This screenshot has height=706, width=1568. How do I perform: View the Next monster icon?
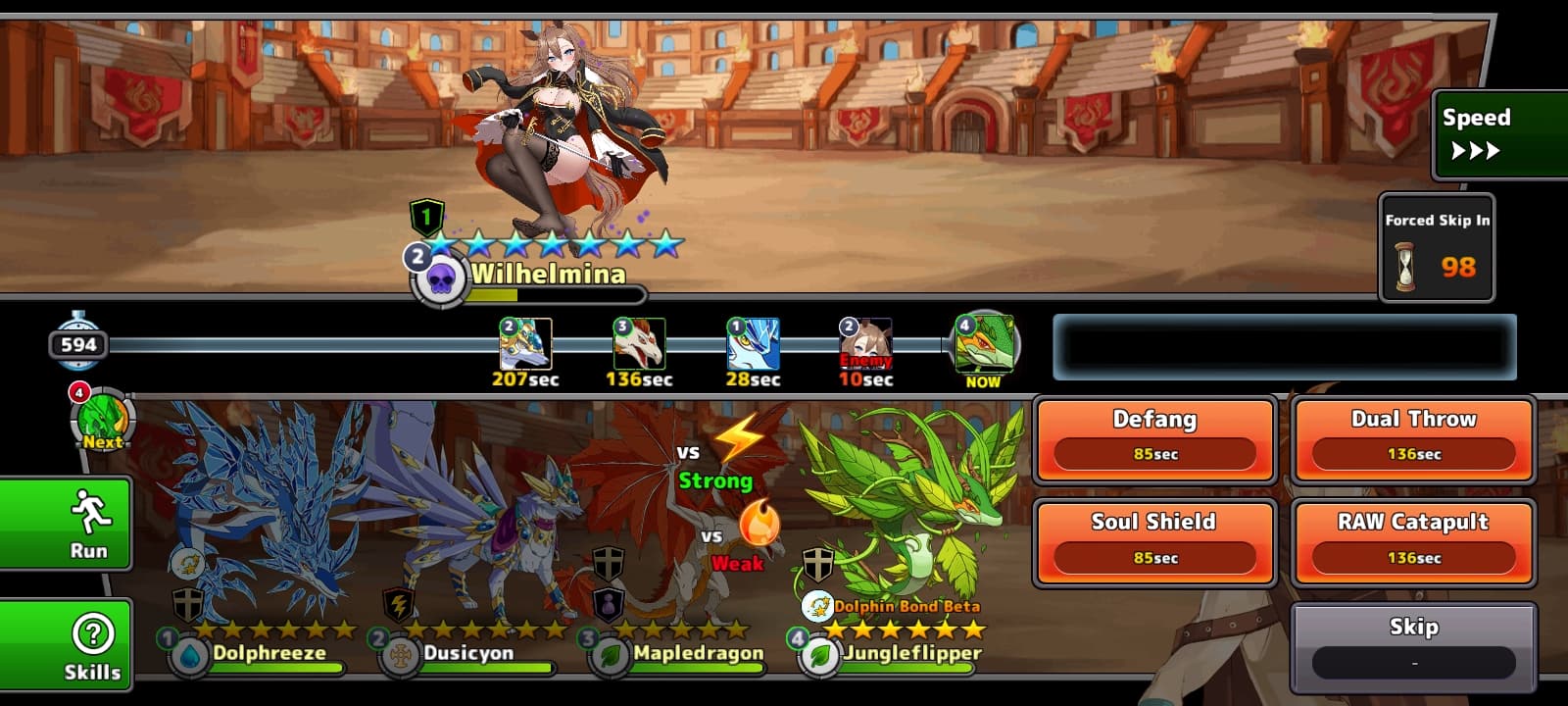point(102,419)
